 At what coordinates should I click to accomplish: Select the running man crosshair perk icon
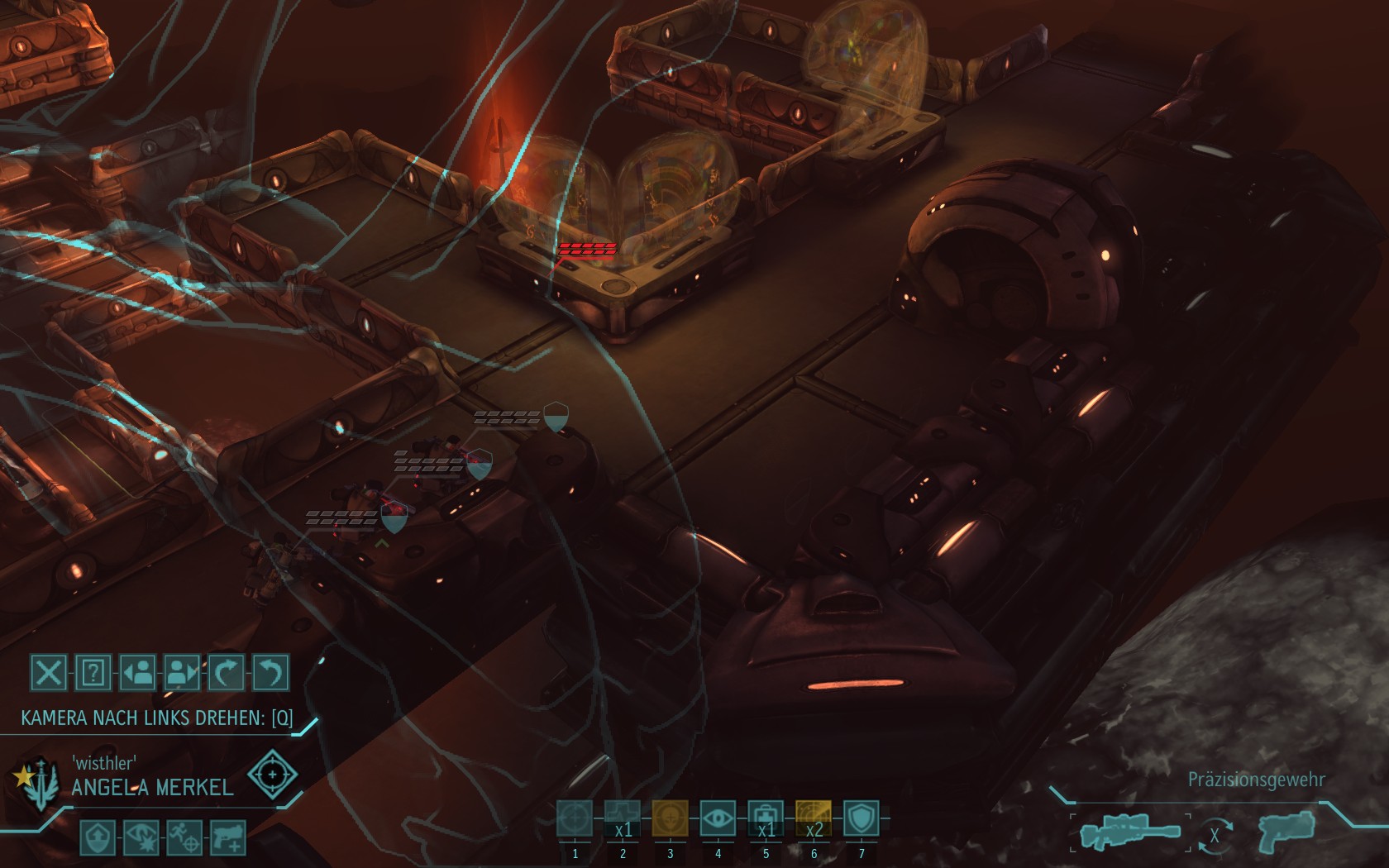(x=182, y=837)
